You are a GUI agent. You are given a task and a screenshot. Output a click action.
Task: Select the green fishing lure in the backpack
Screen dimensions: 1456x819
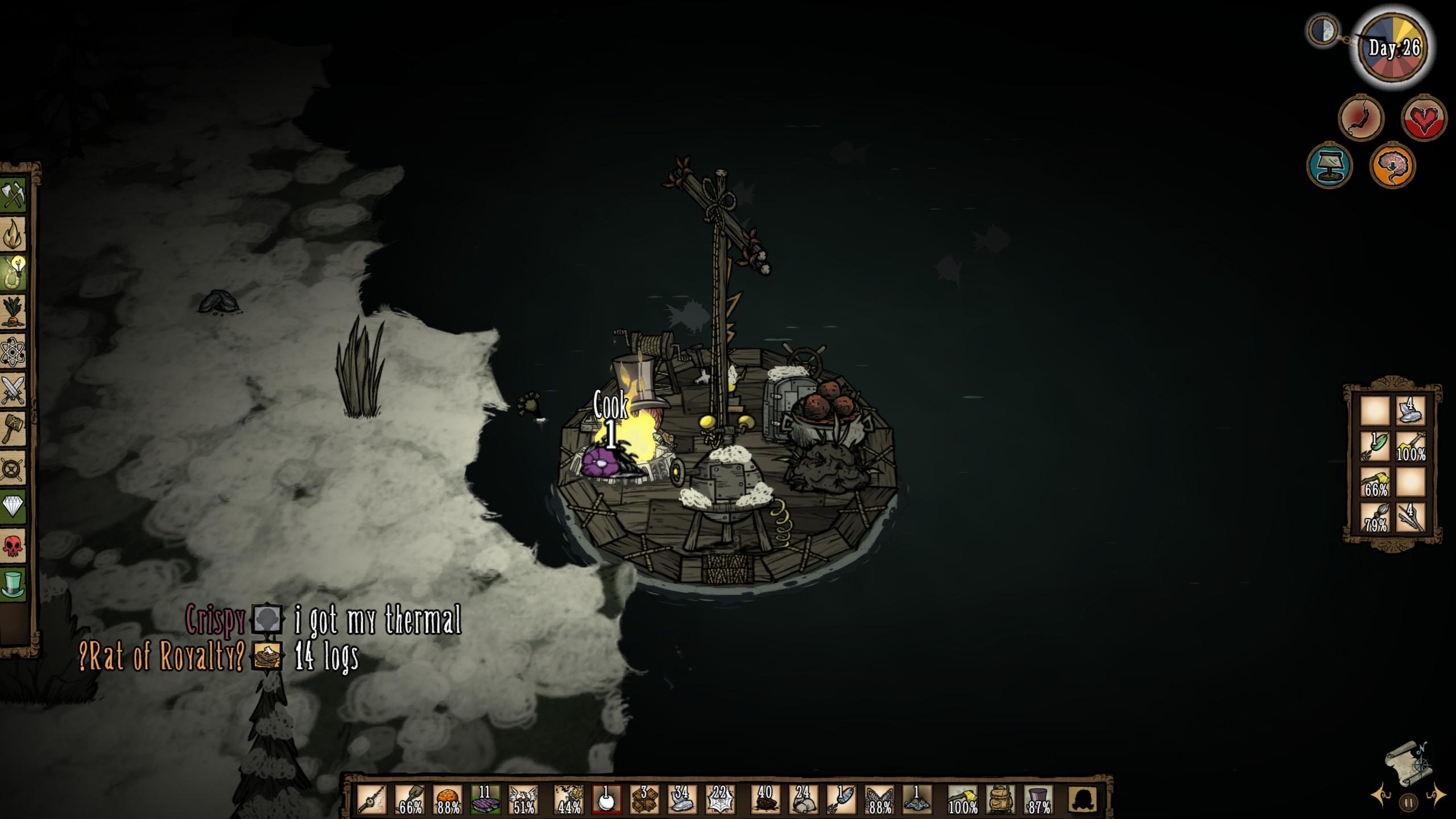pyautogui.click(x=1375, y=446)
